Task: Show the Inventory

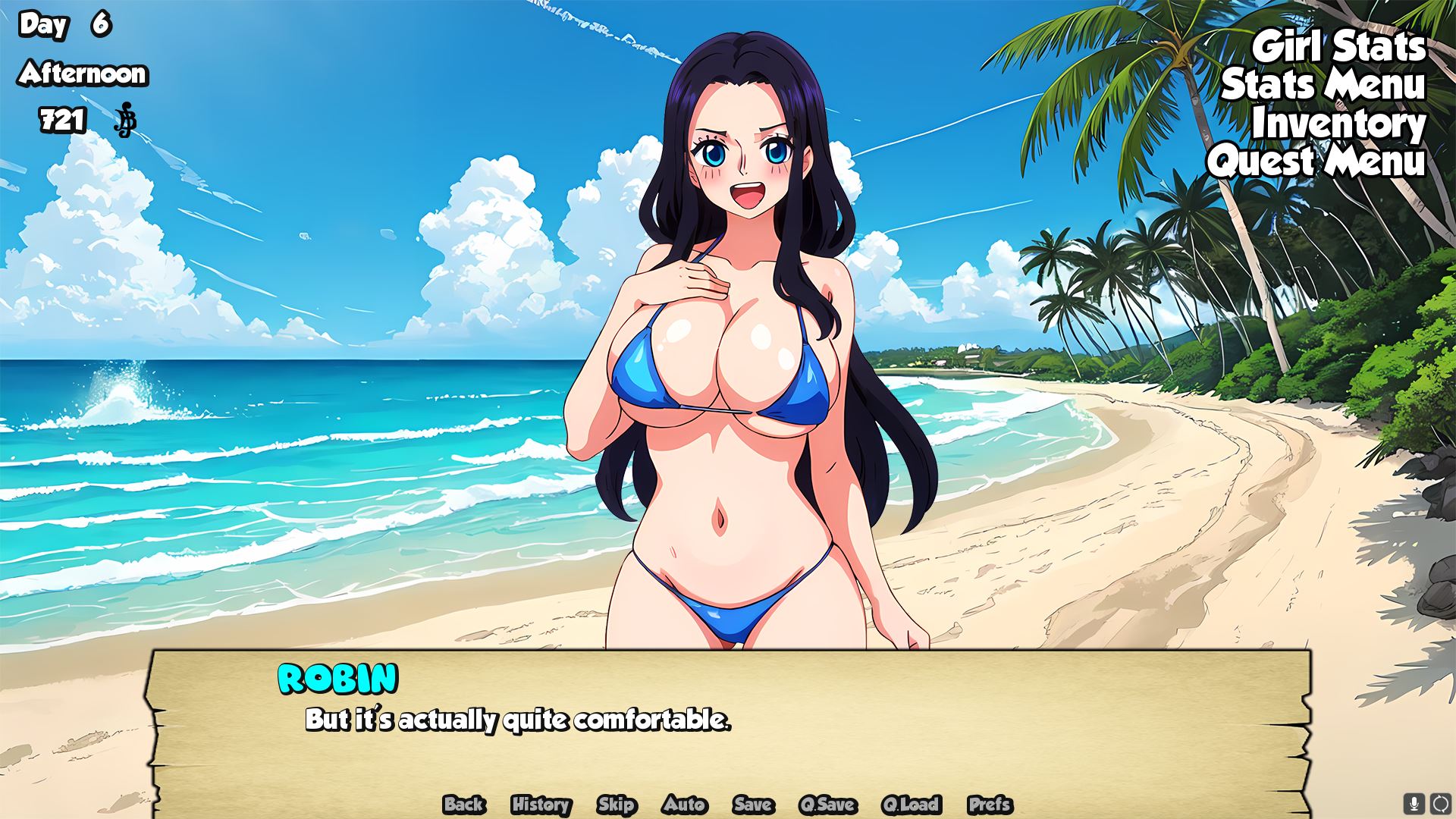Action: pyautogui.click(x=1338, y=124)
